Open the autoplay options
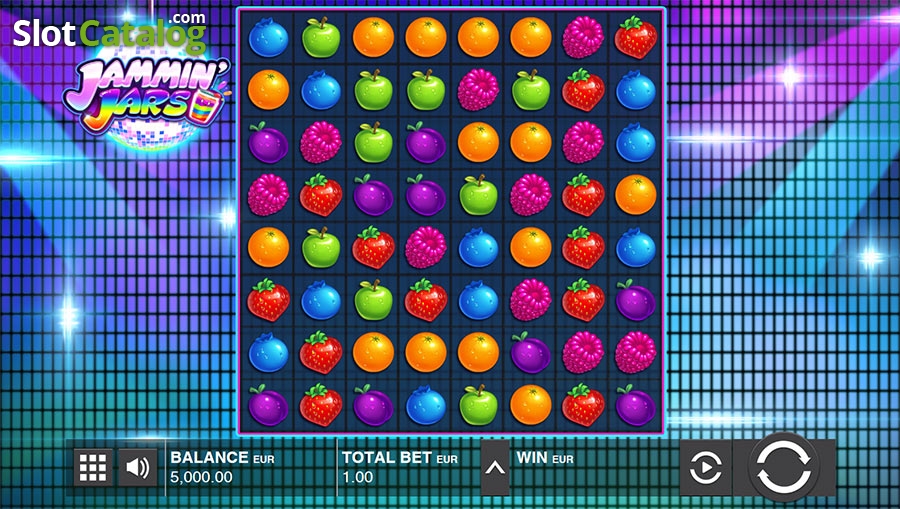 coord(705,467)
